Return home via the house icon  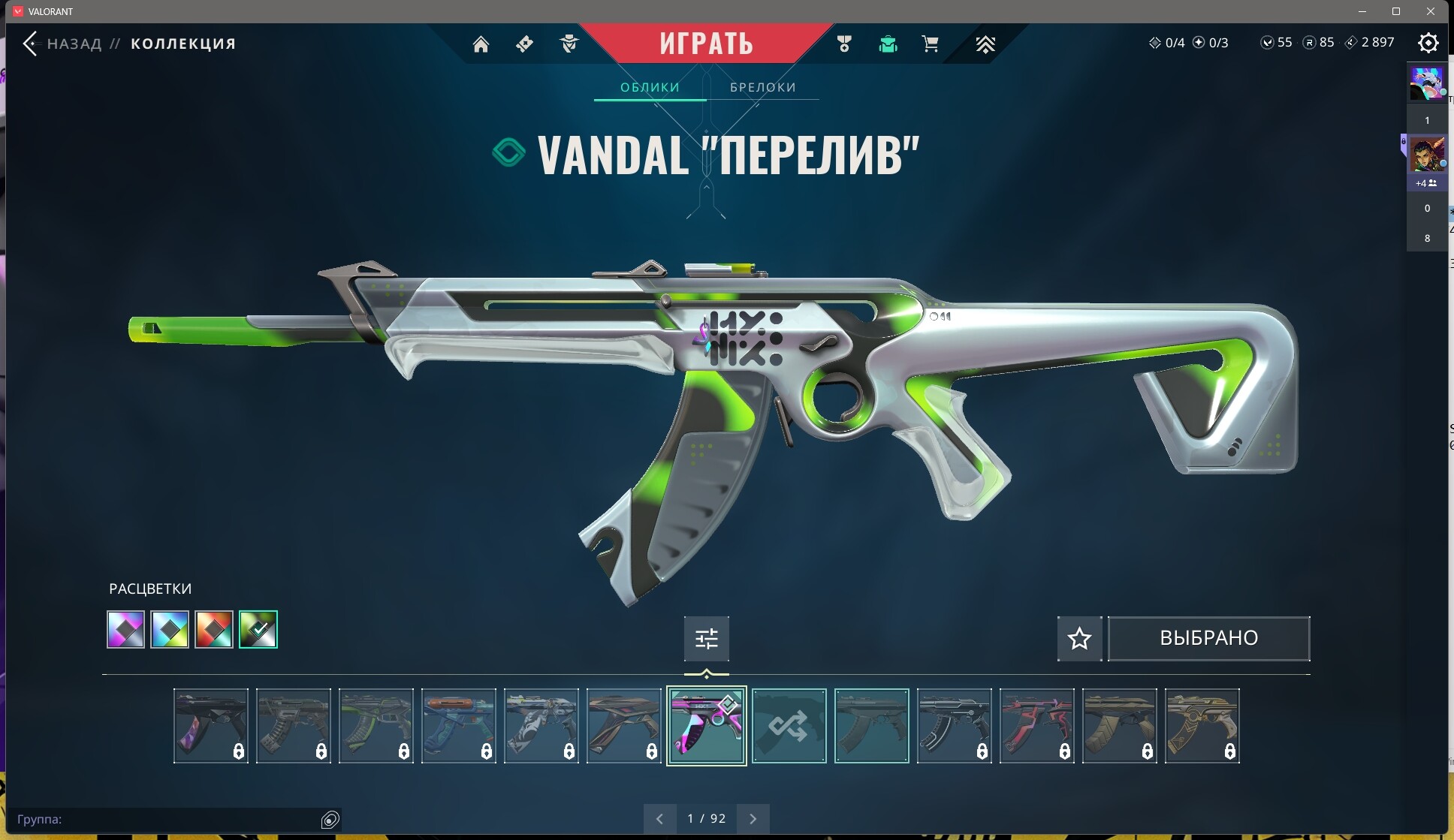click(x=481, y=44)
